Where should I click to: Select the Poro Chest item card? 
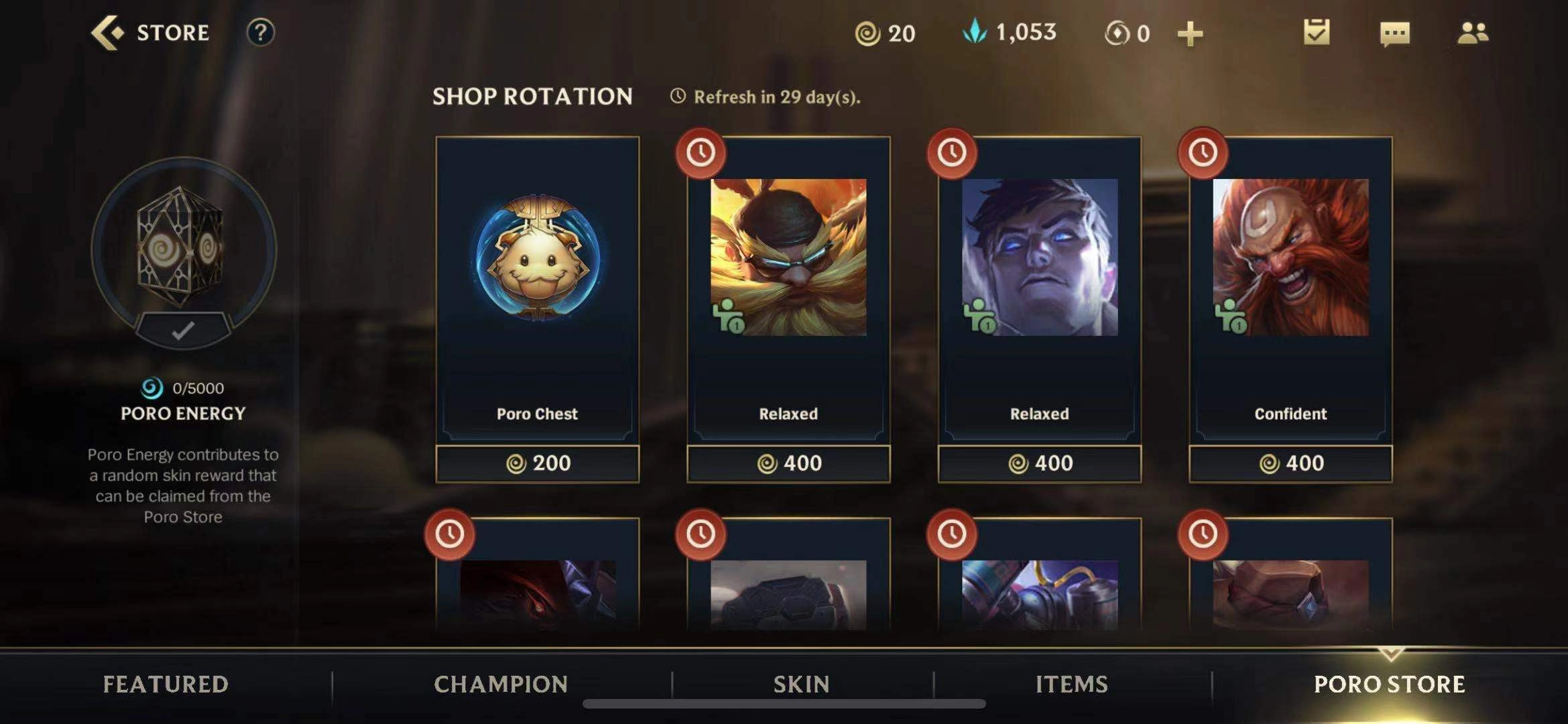[x=537, y=288]
